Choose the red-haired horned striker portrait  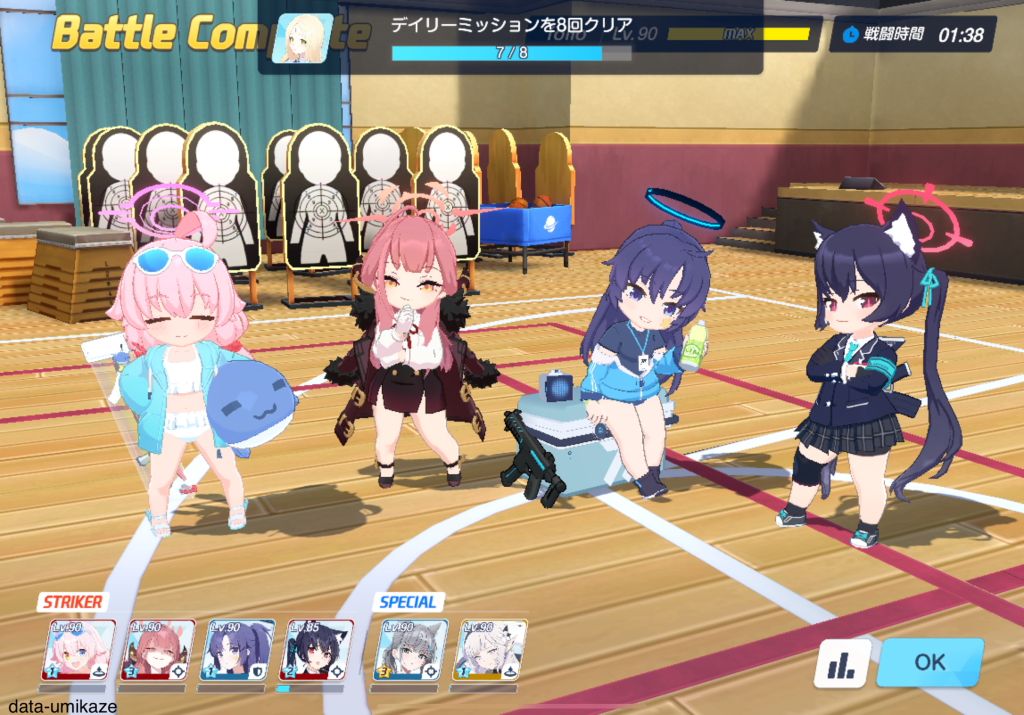(x=157, y=651)
